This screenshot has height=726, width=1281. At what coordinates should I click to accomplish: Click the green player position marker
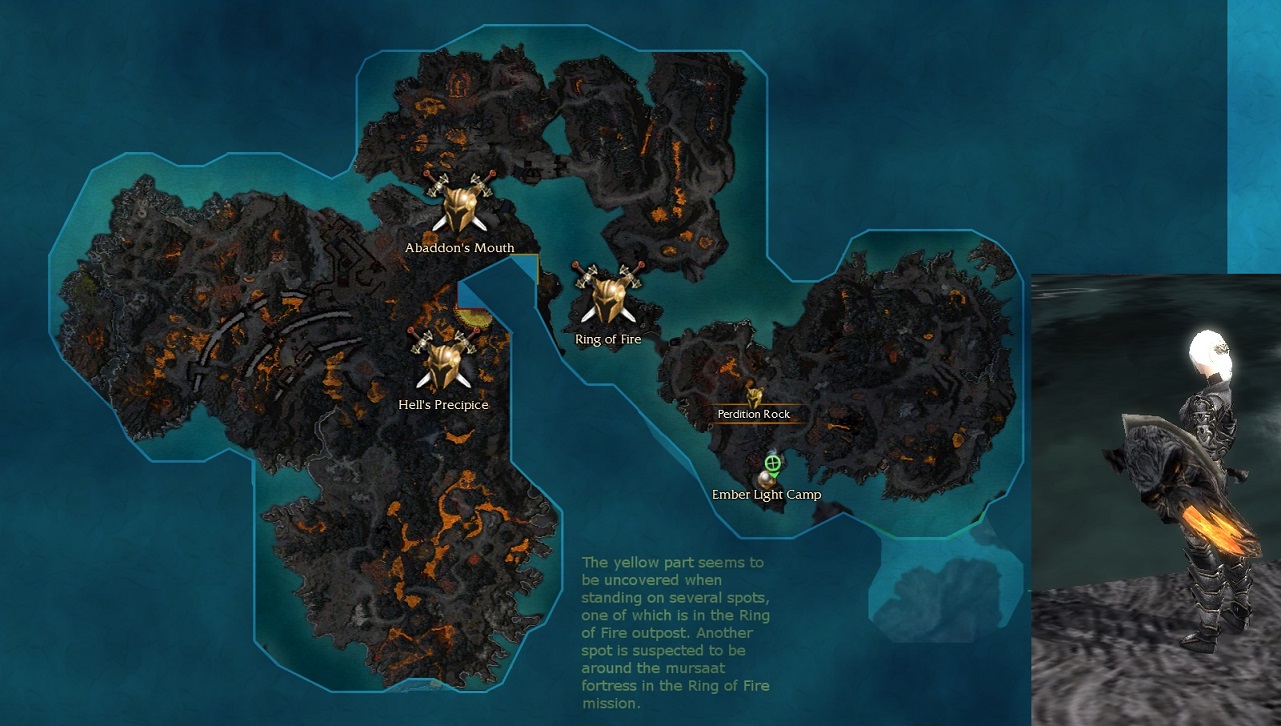point(772,463)
